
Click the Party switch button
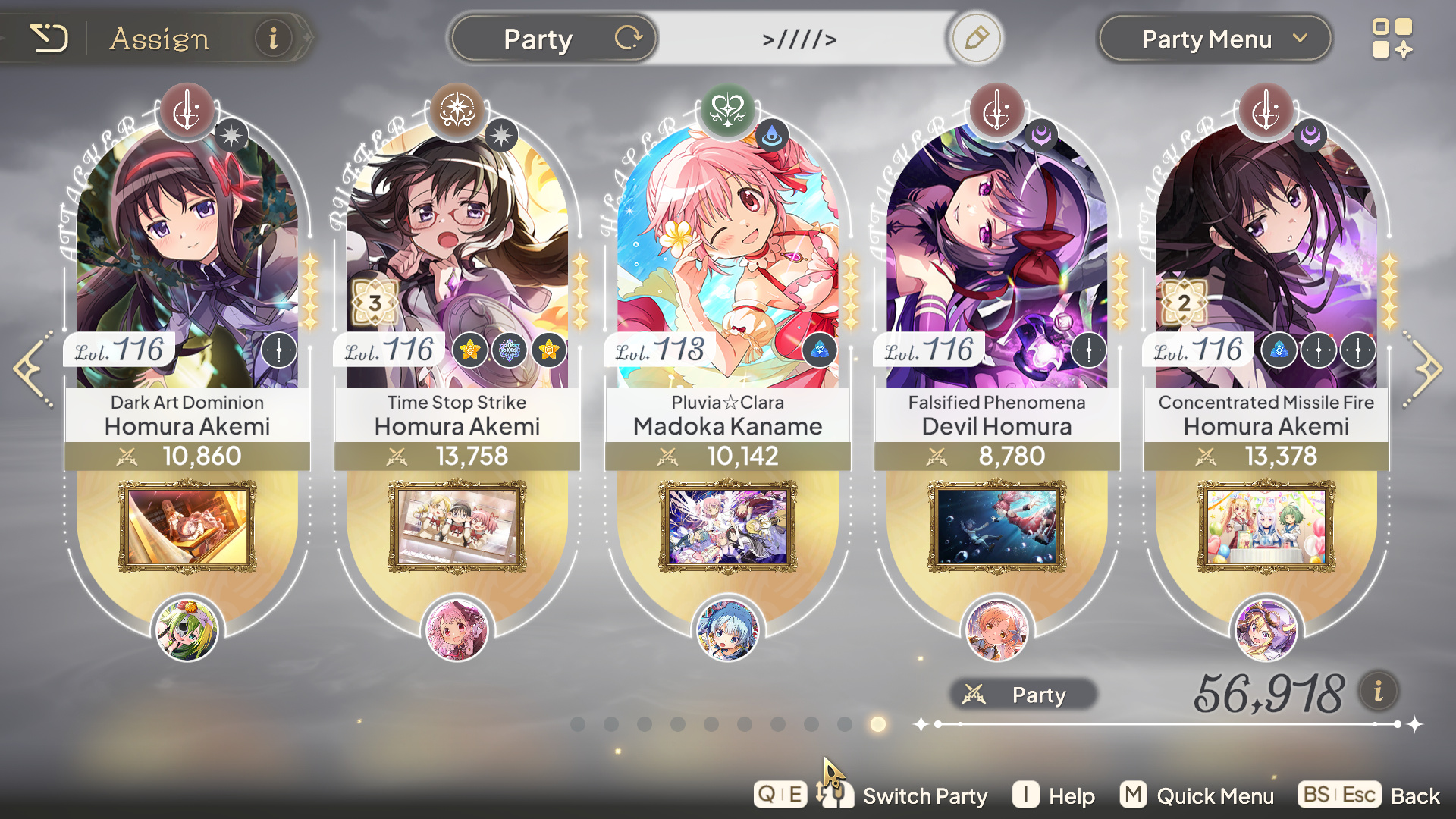pos(554,39)
